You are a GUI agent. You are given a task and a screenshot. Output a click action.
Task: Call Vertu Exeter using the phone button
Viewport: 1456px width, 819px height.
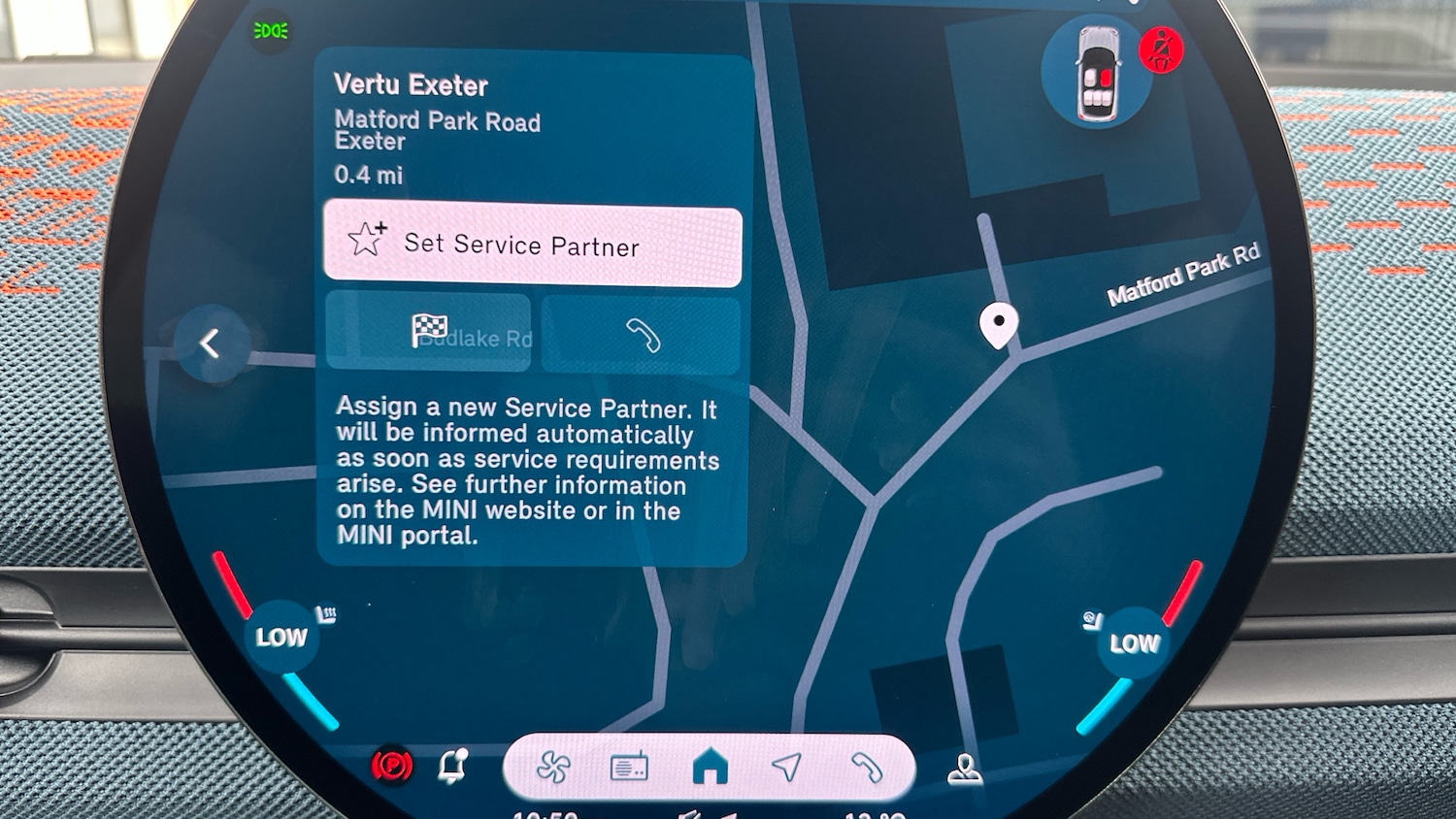642,335
